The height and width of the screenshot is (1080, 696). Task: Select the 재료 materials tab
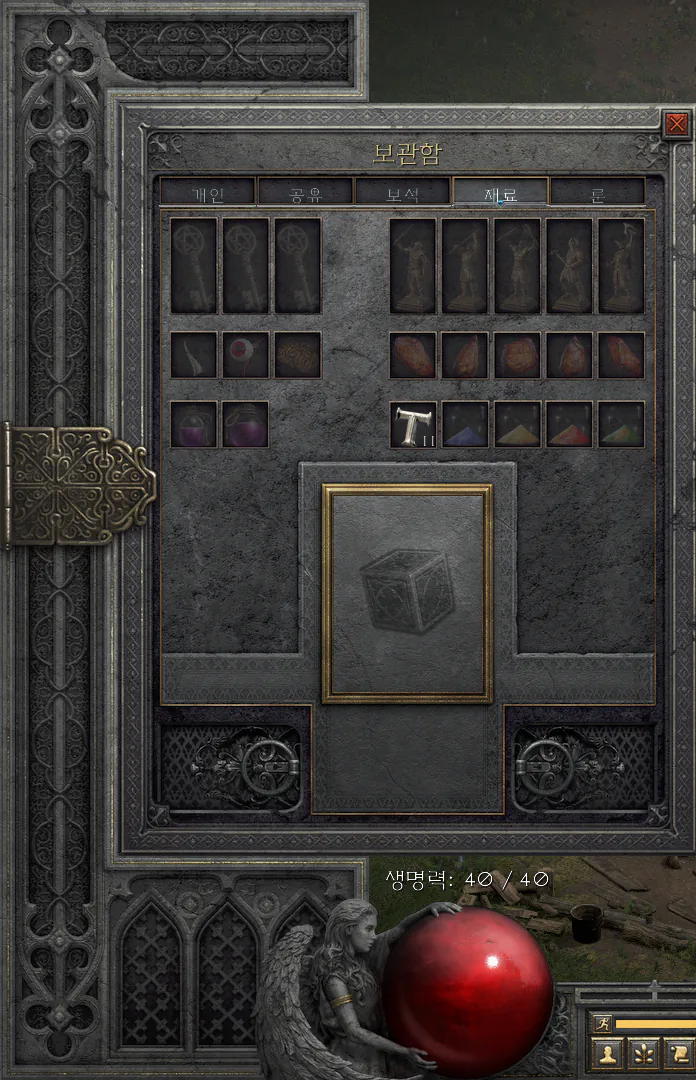click(x=500, y=192)
